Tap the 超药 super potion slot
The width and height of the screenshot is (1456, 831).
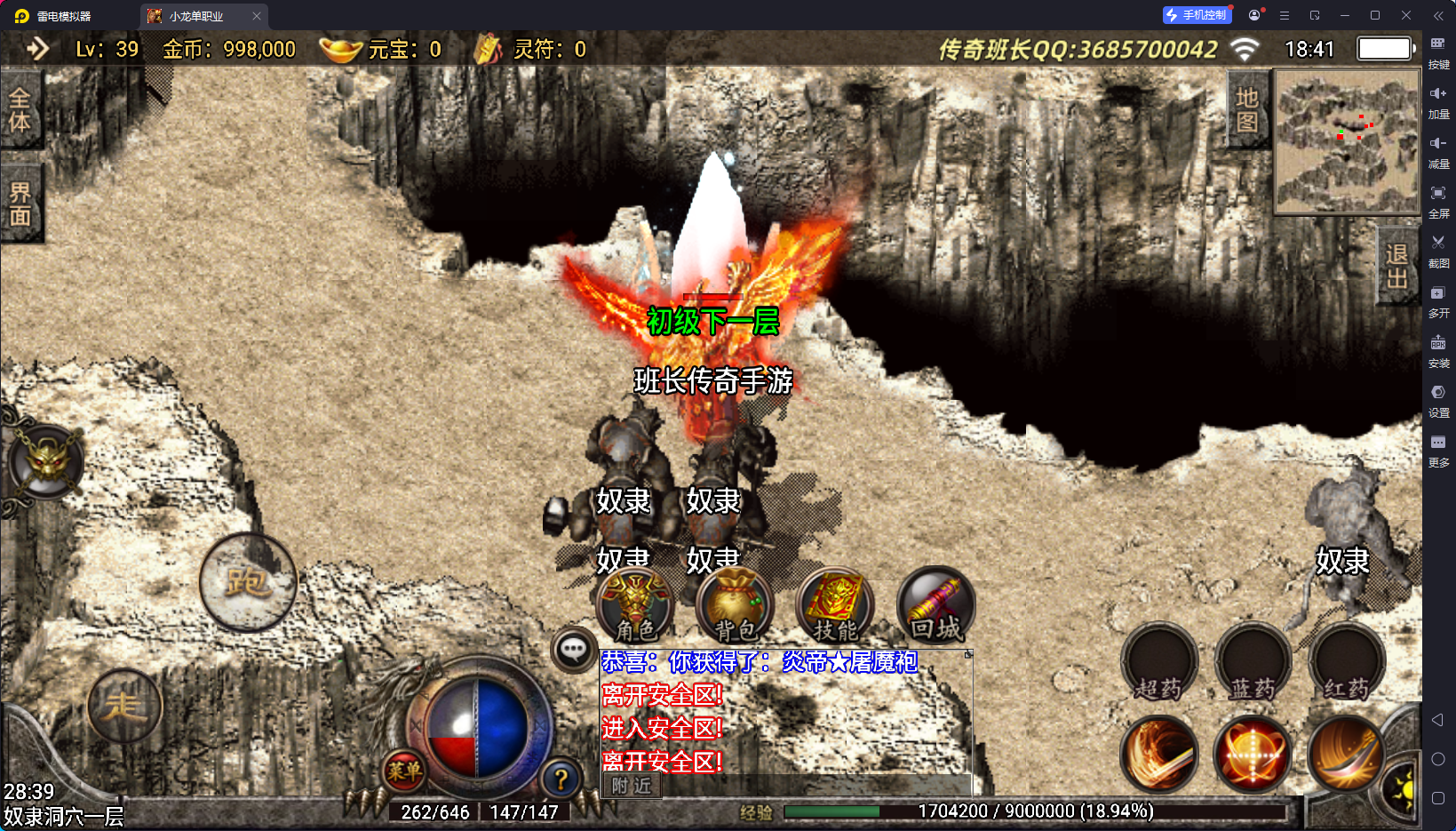[x=1159, y=663]
